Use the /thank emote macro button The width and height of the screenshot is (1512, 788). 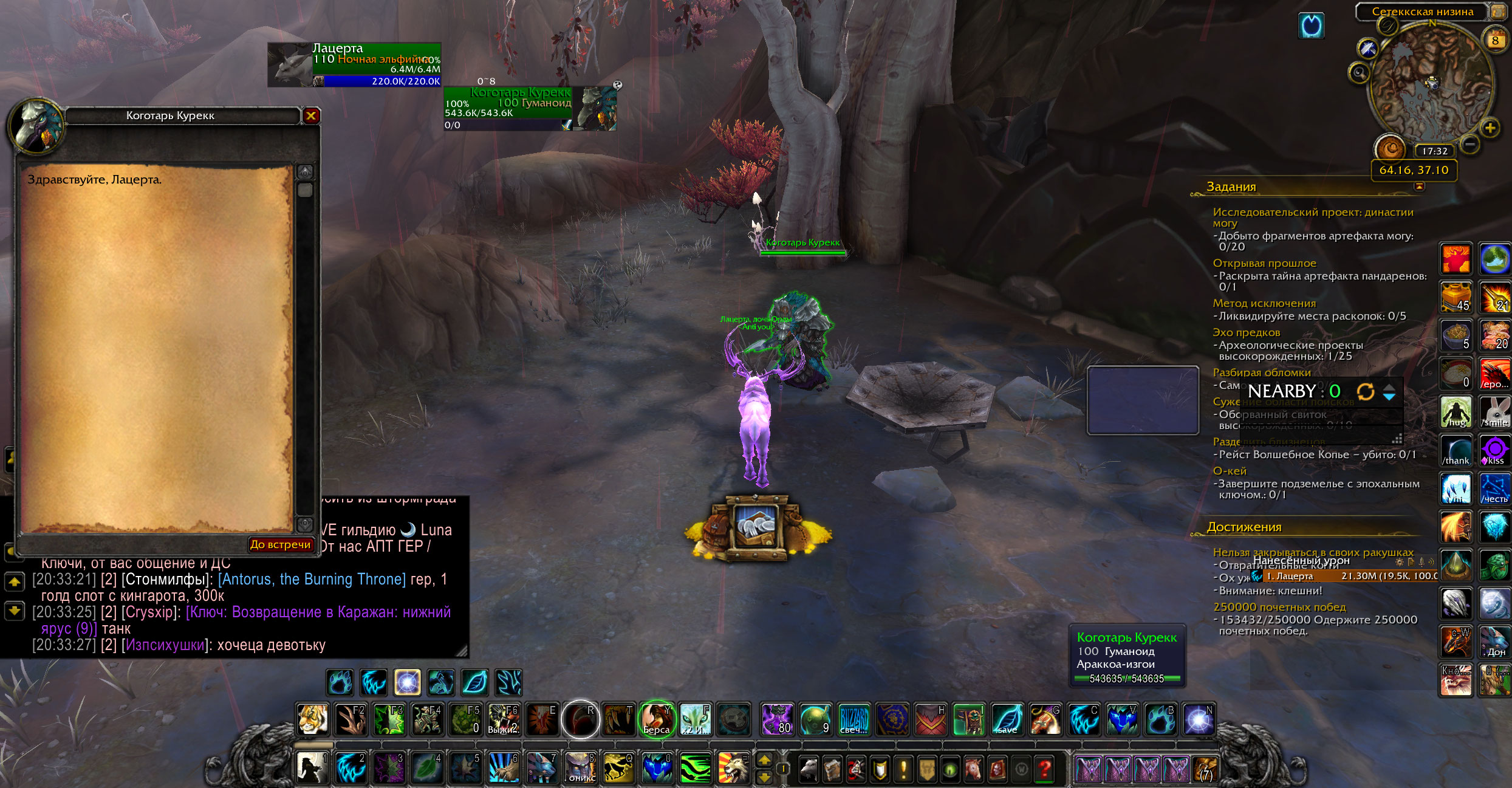click(x=1456, y=450)
